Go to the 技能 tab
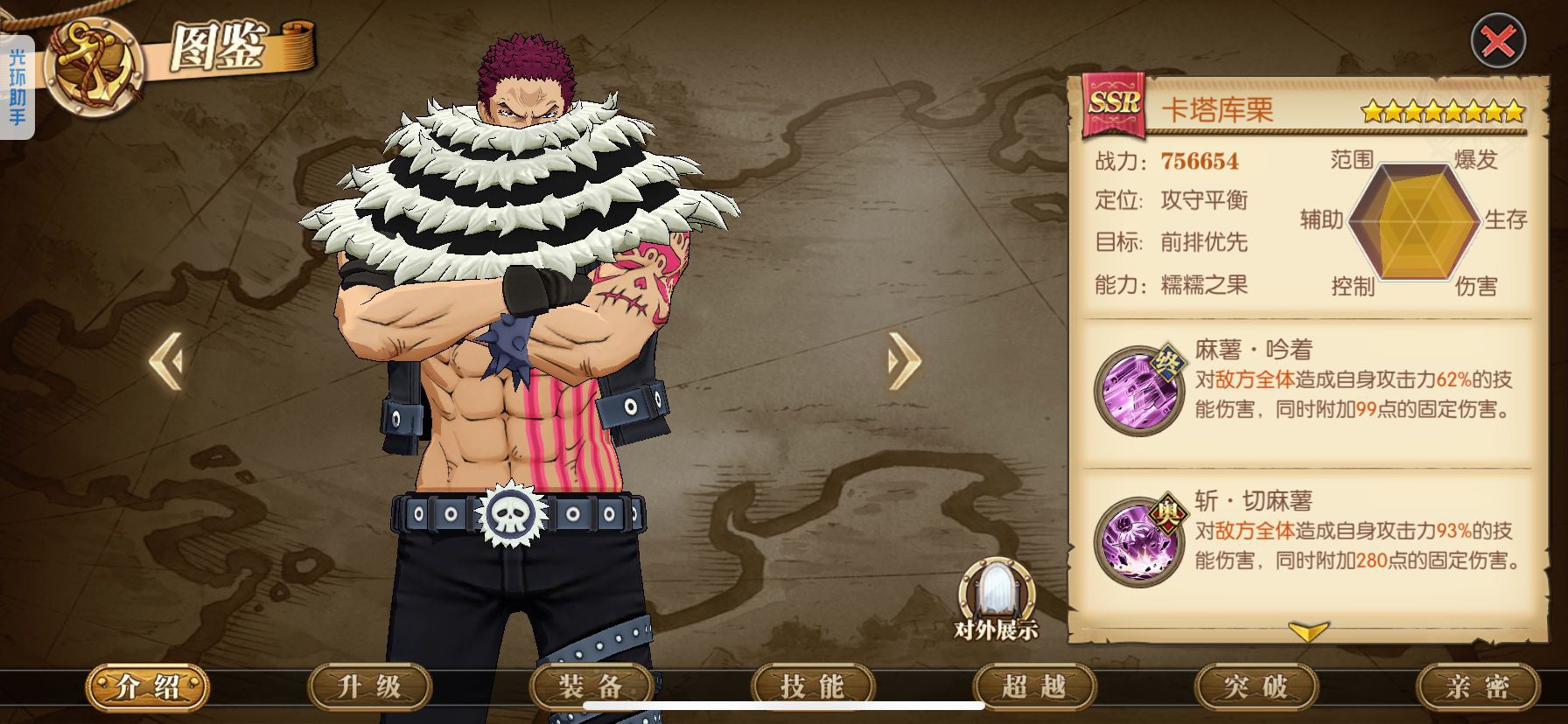 812,687
